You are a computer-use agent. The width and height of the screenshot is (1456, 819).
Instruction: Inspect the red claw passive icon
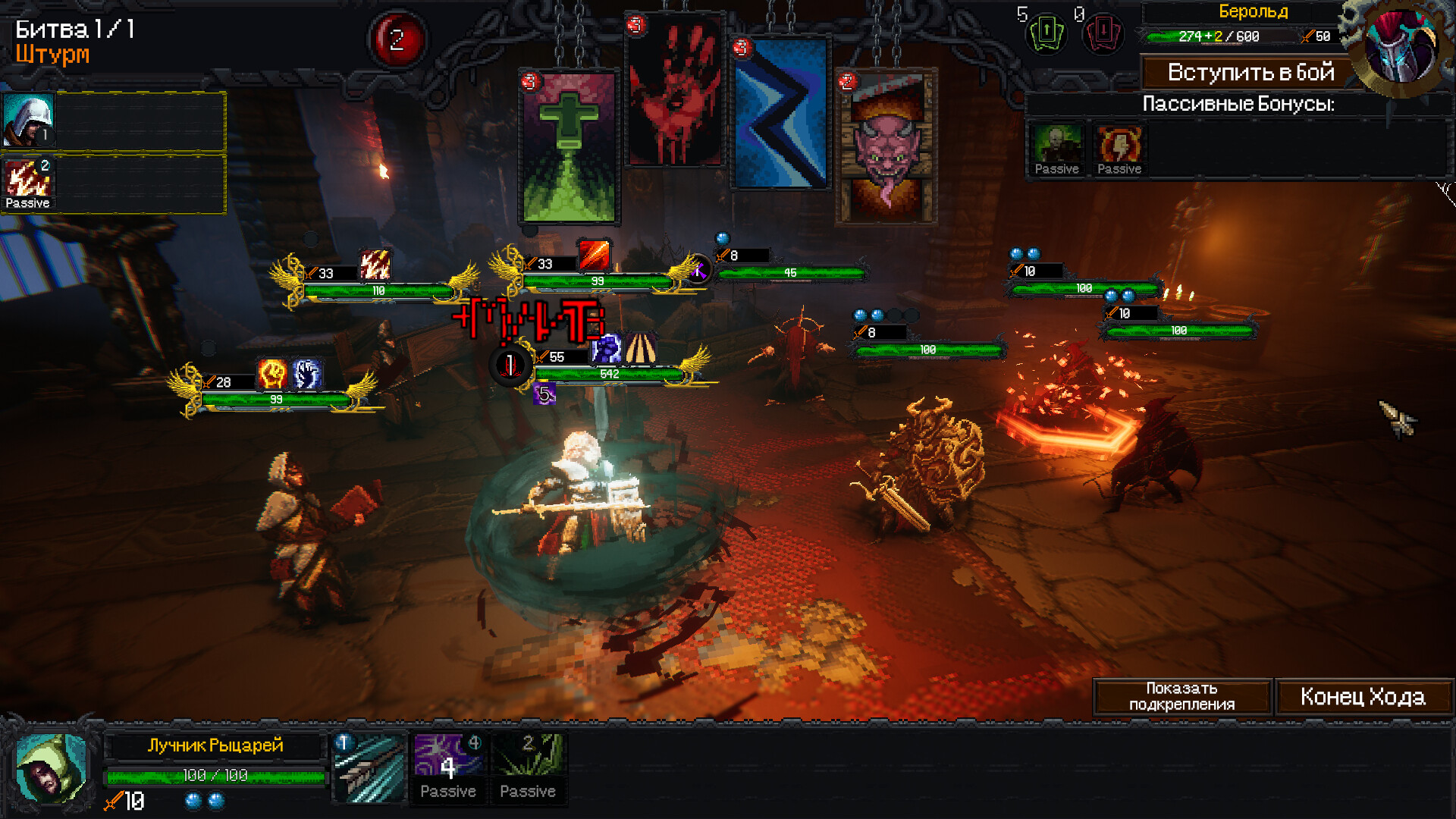point(28,182)
